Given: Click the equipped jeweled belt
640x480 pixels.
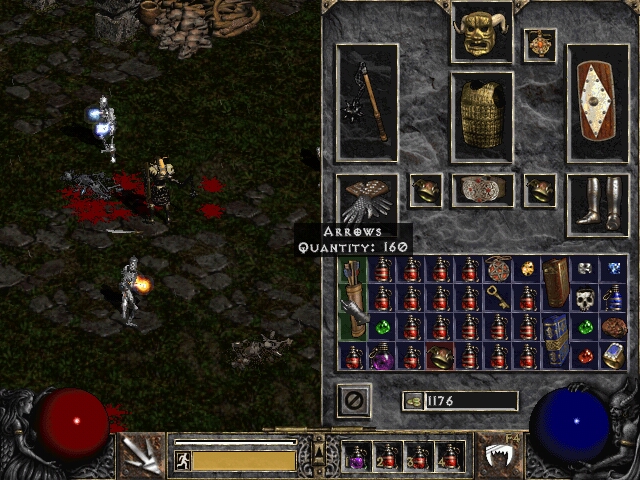Looking at the screenshot, I should pyautogui.click(x=482, y=189).
